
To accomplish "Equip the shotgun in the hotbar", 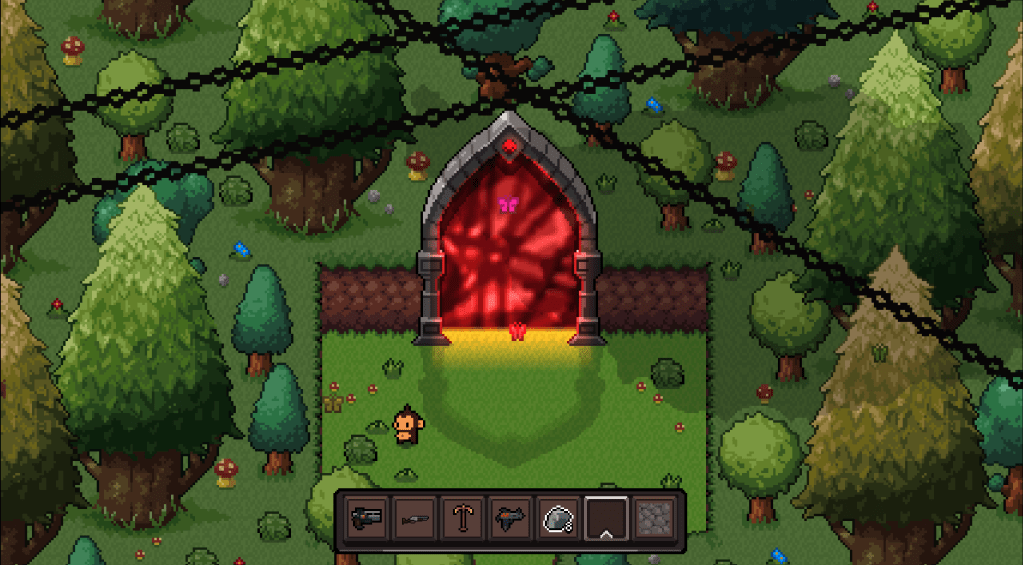I will coord(415,519).
